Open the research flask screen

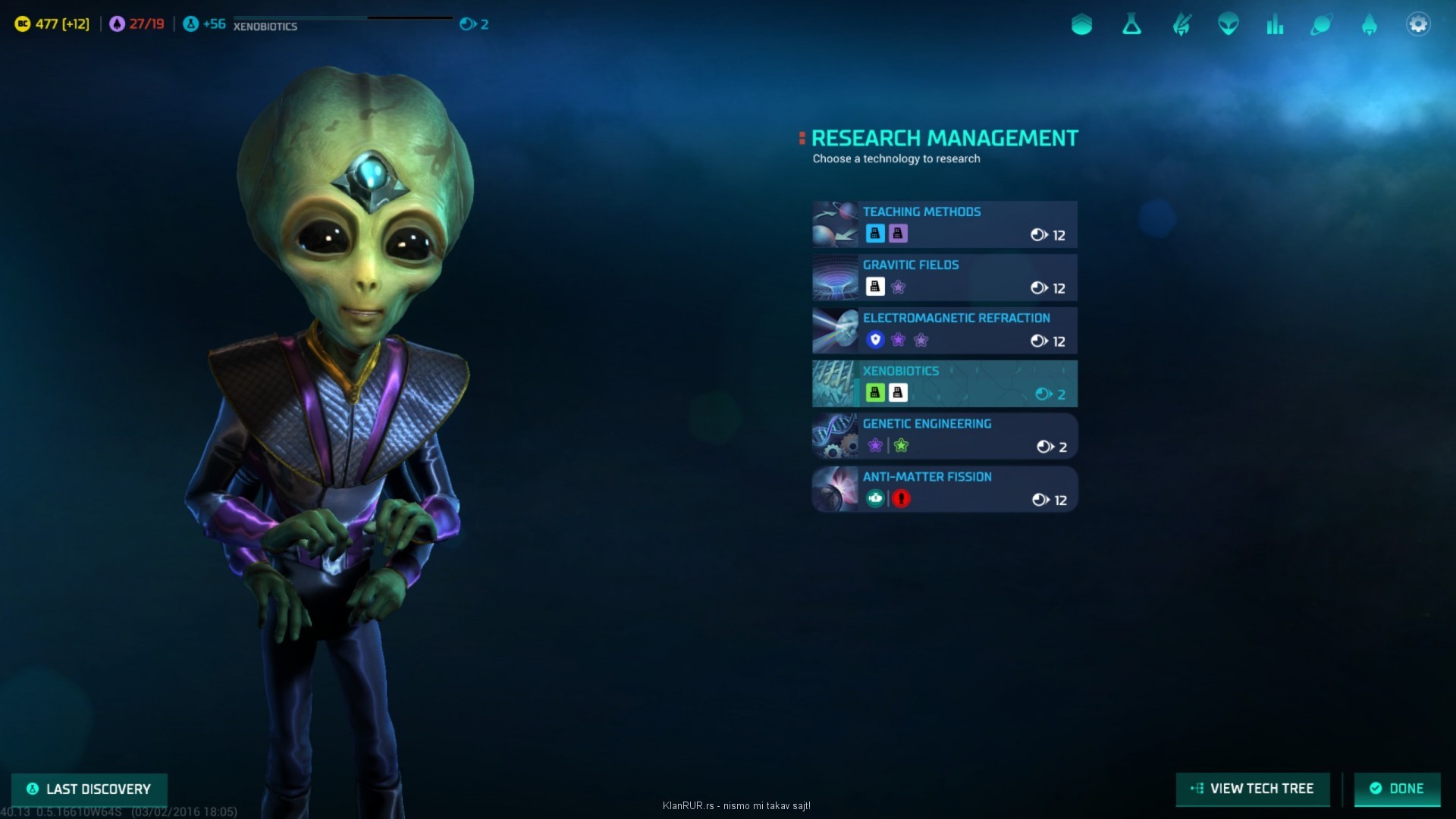[1131, 25]
